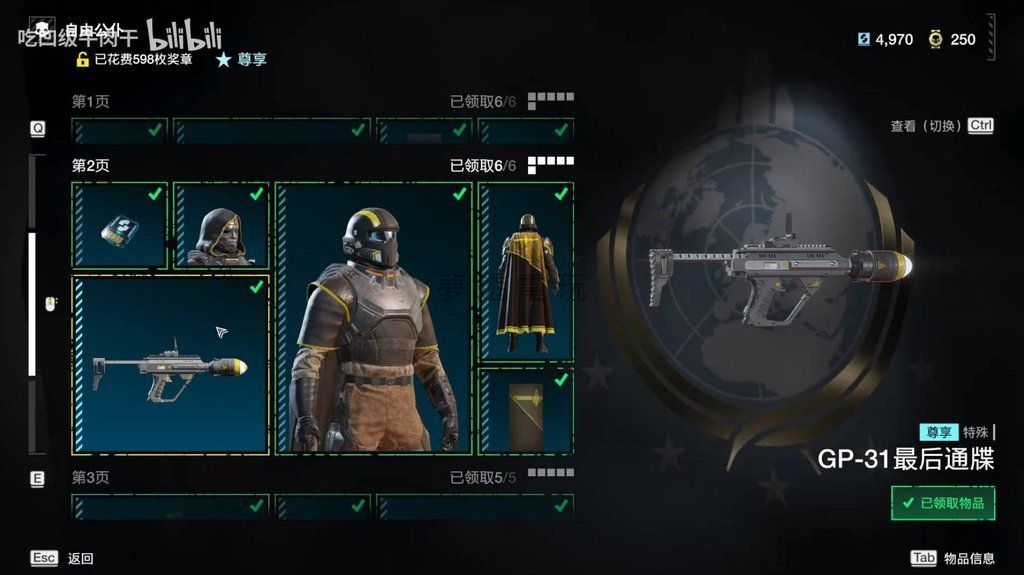
Task: Choose the full body armor reward tile
Action: tap(373, 318)
